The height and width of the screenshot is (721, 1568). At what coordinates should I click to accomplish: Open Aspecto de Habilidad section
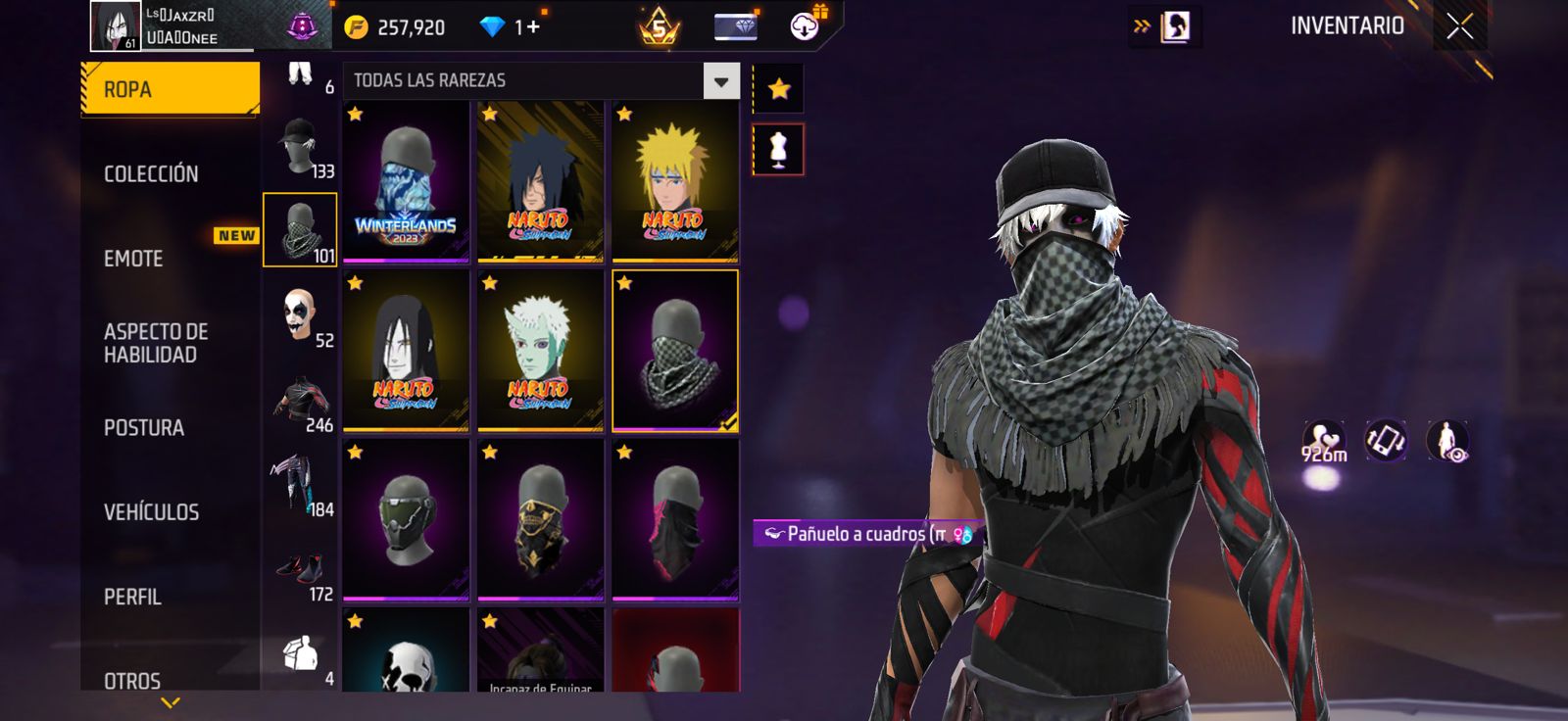click(156, 343)
